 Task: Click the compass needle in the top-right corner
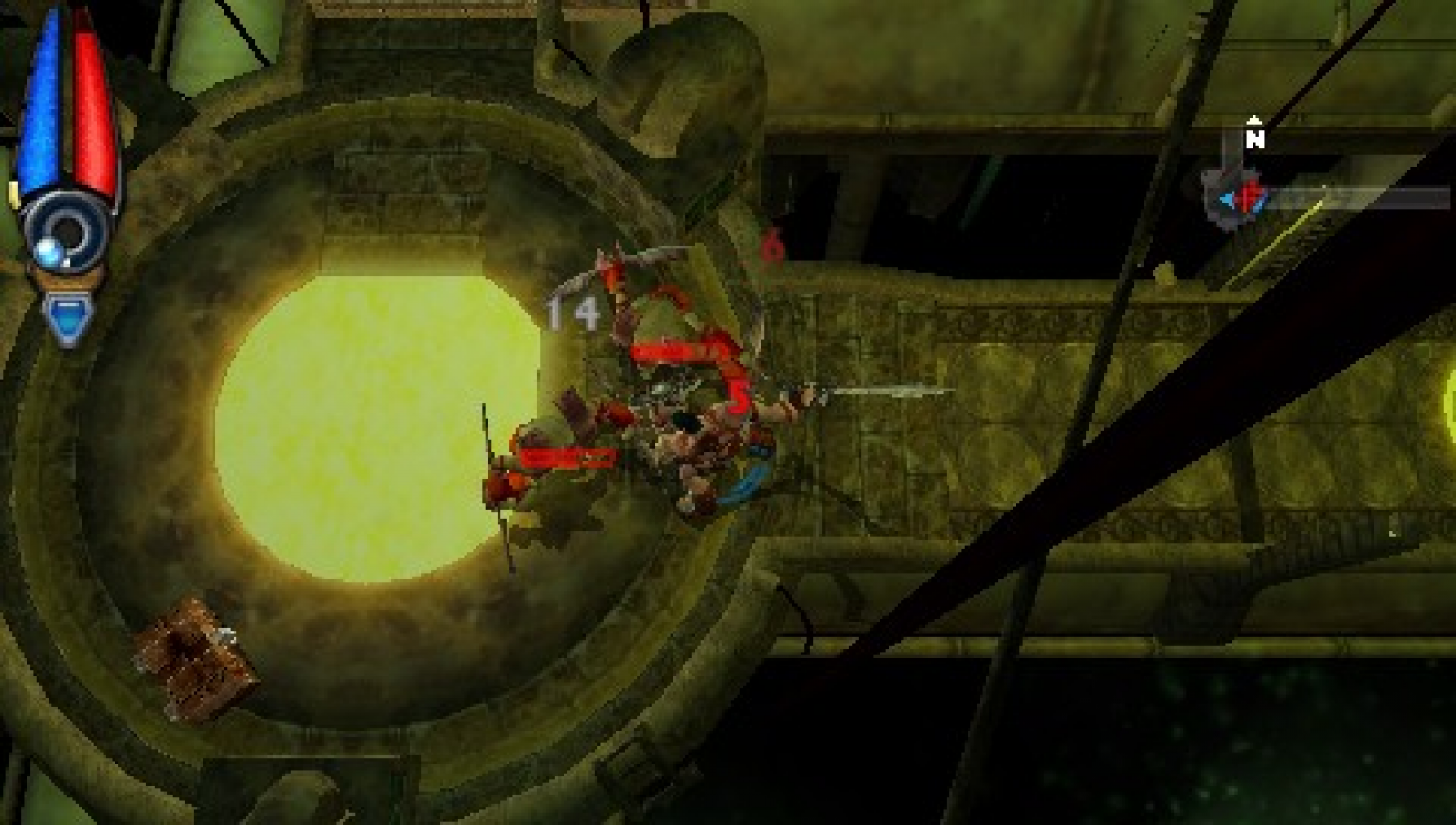click(x=1242, y=195)
